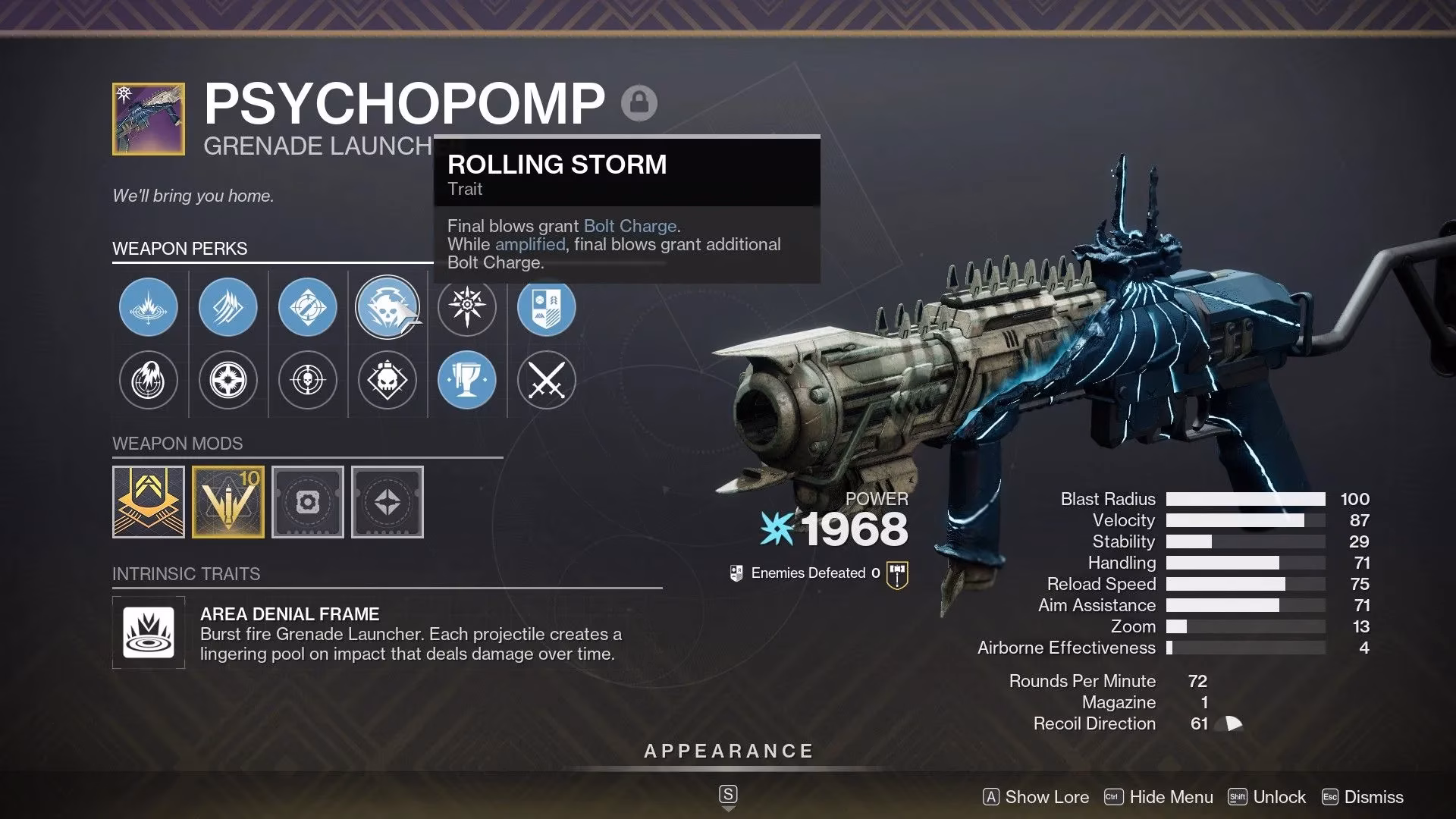
Task: Select the eight-pointed star perk
Action: (x=466, y=307)
